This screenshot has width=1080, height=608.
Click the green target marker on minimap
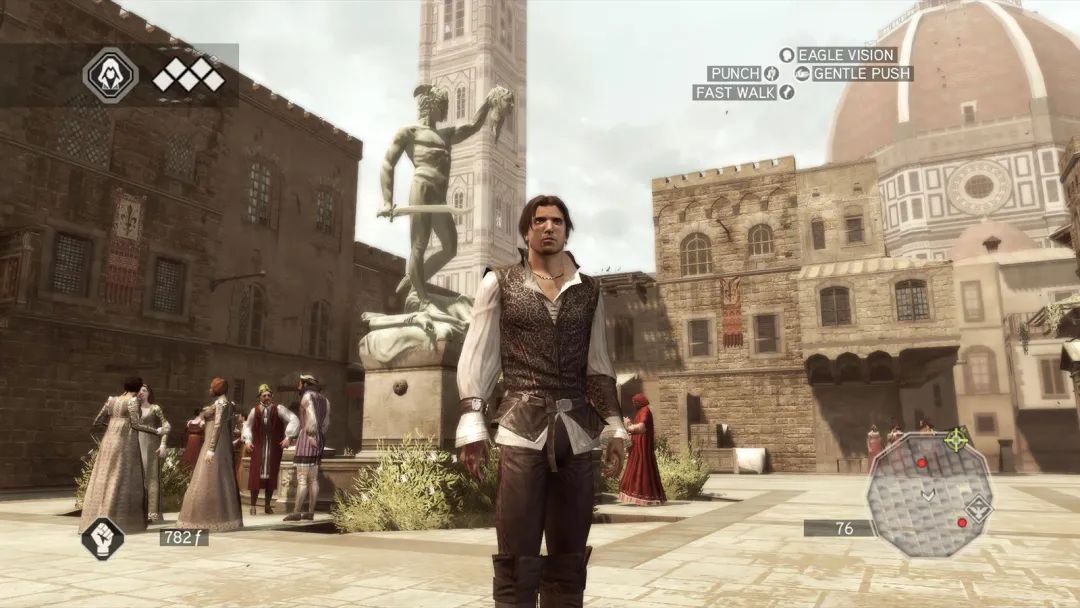click(958, 439)
